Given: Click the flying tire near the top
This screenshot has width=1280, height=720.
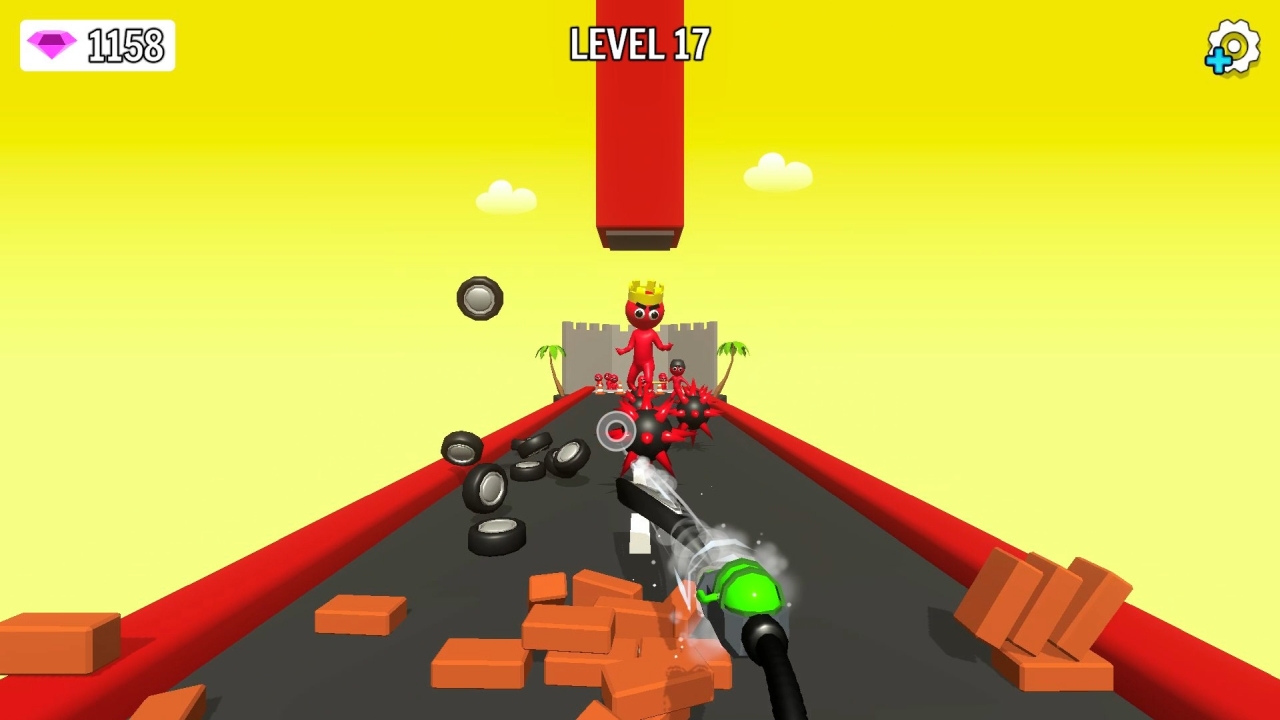Looking at the screenshot, I should click(x=477, y=298).
